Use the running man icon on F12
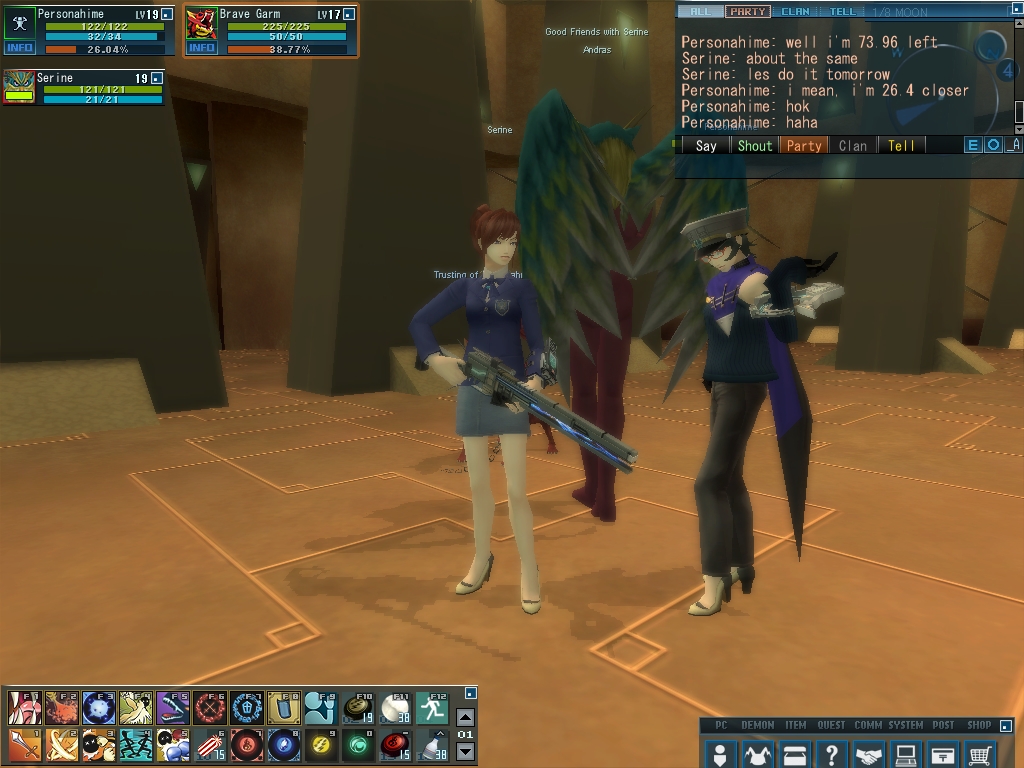This screenshot has height=768, width=1024. [x=432, y=708]
